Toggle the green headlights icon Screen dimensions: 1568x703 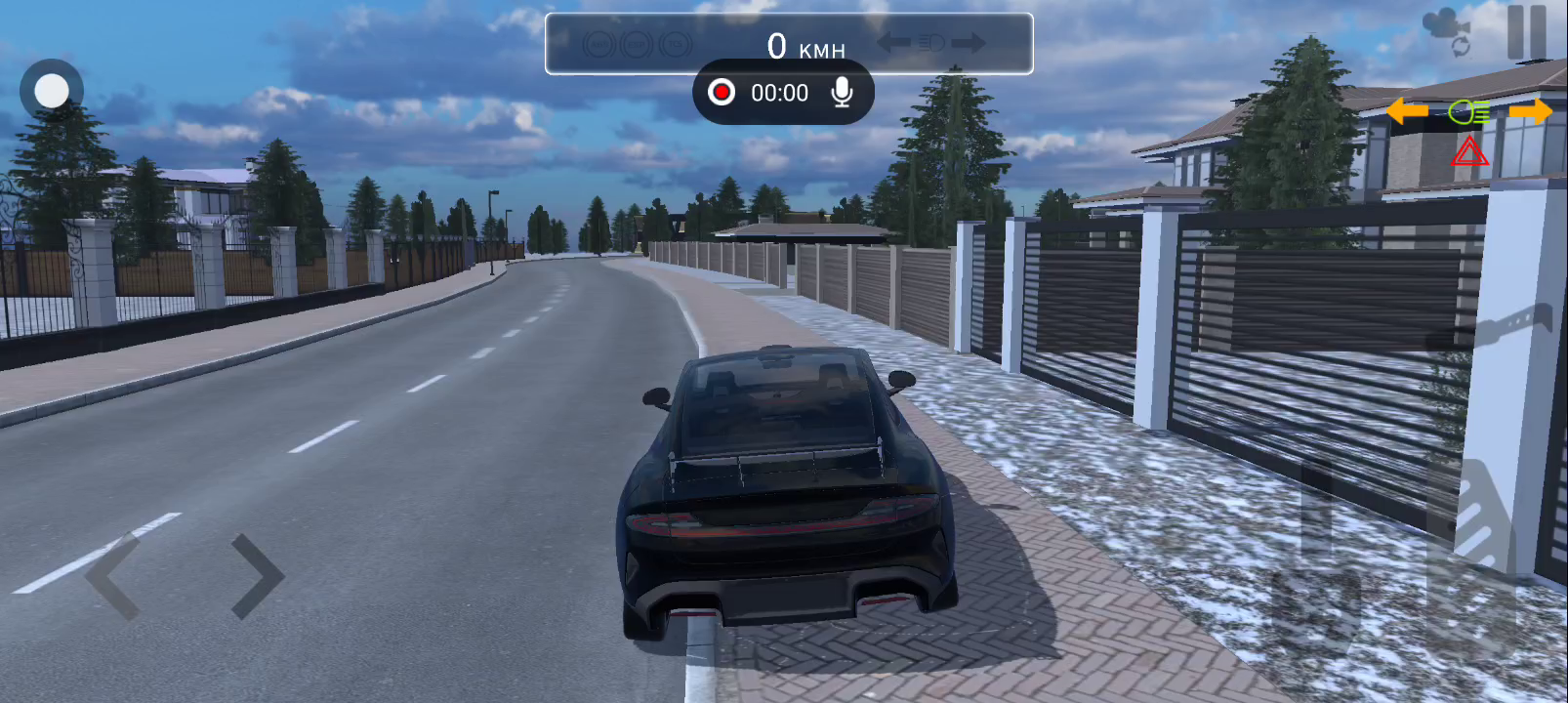click(x=1468, y=113)
